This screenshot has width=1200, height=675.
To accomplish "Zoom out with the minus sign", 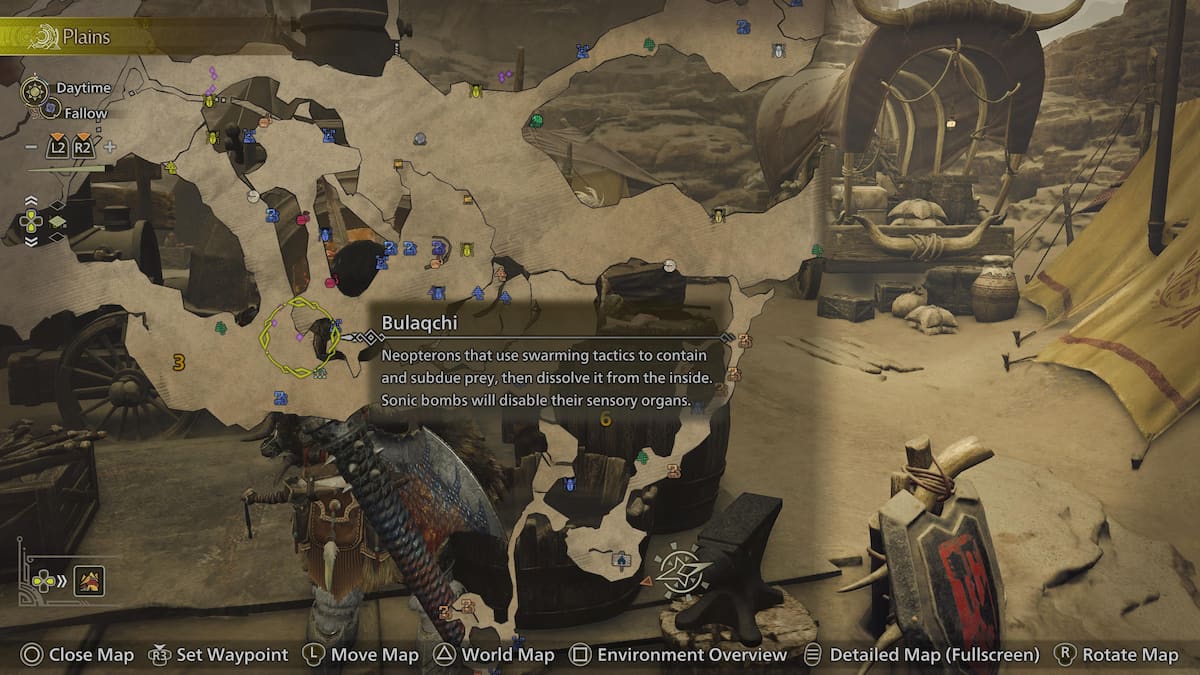I will (30, 147).
